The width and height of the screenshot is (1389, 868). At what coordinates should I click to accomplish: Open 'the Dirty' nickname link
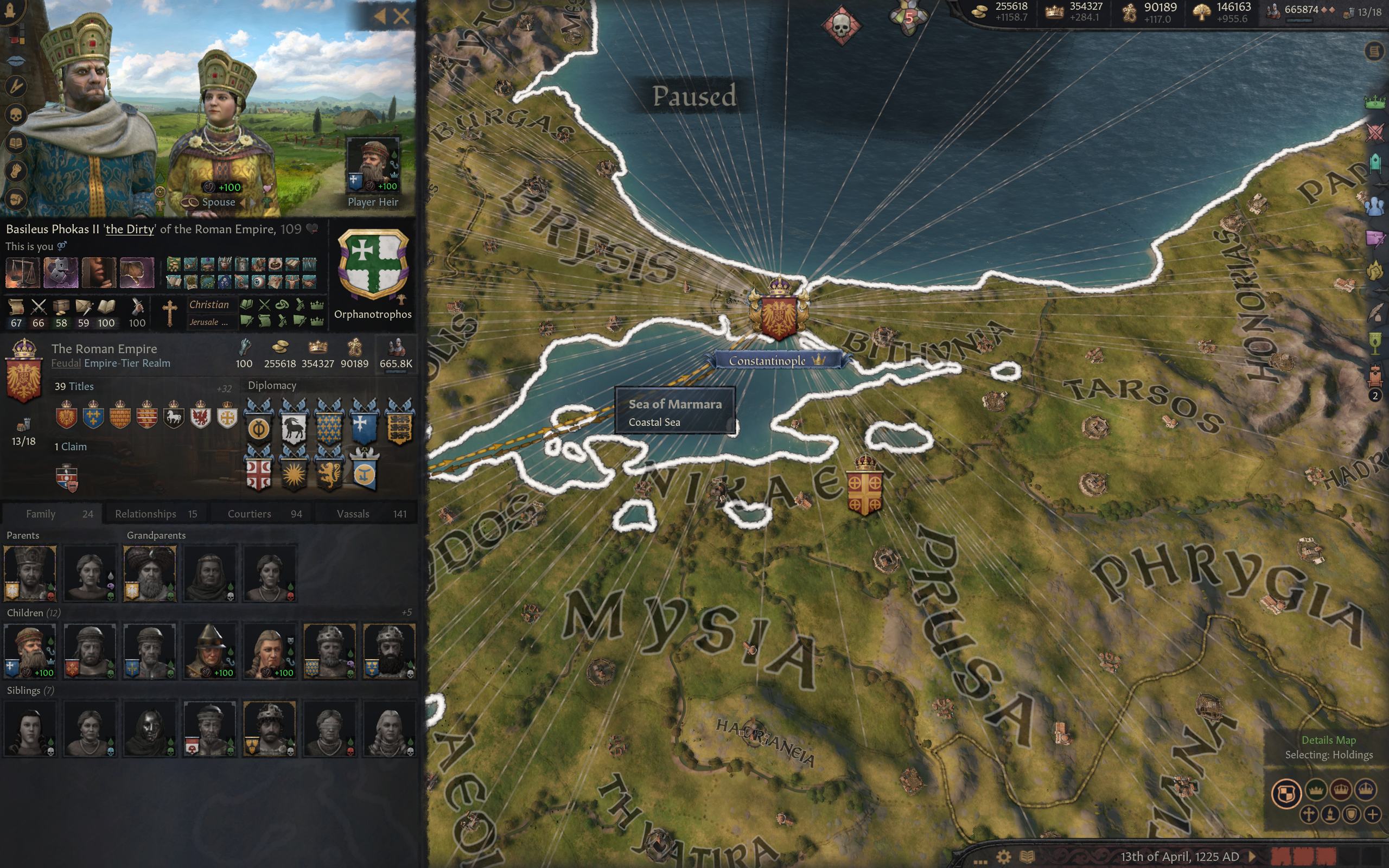tap(130, 229)
